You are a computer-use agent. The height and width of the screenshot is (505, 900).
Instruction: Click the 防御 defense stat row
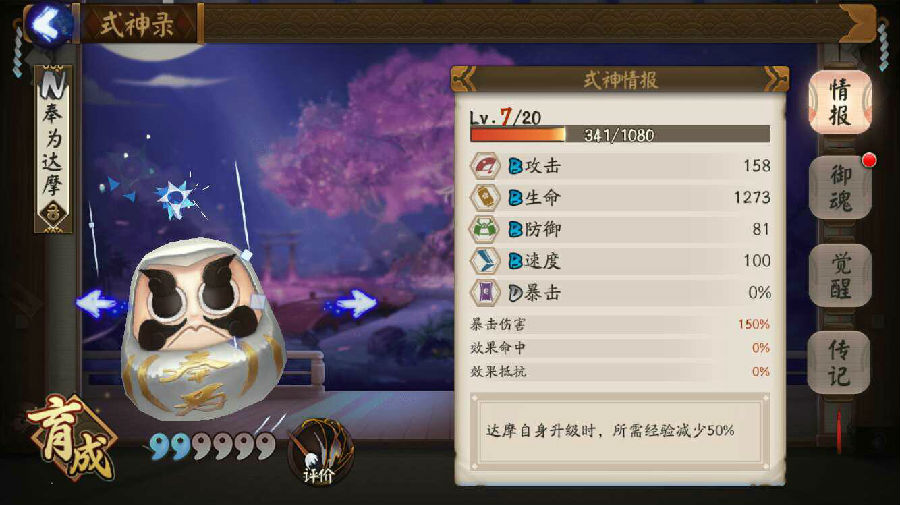pyautogui.click(x=620, y=229)
